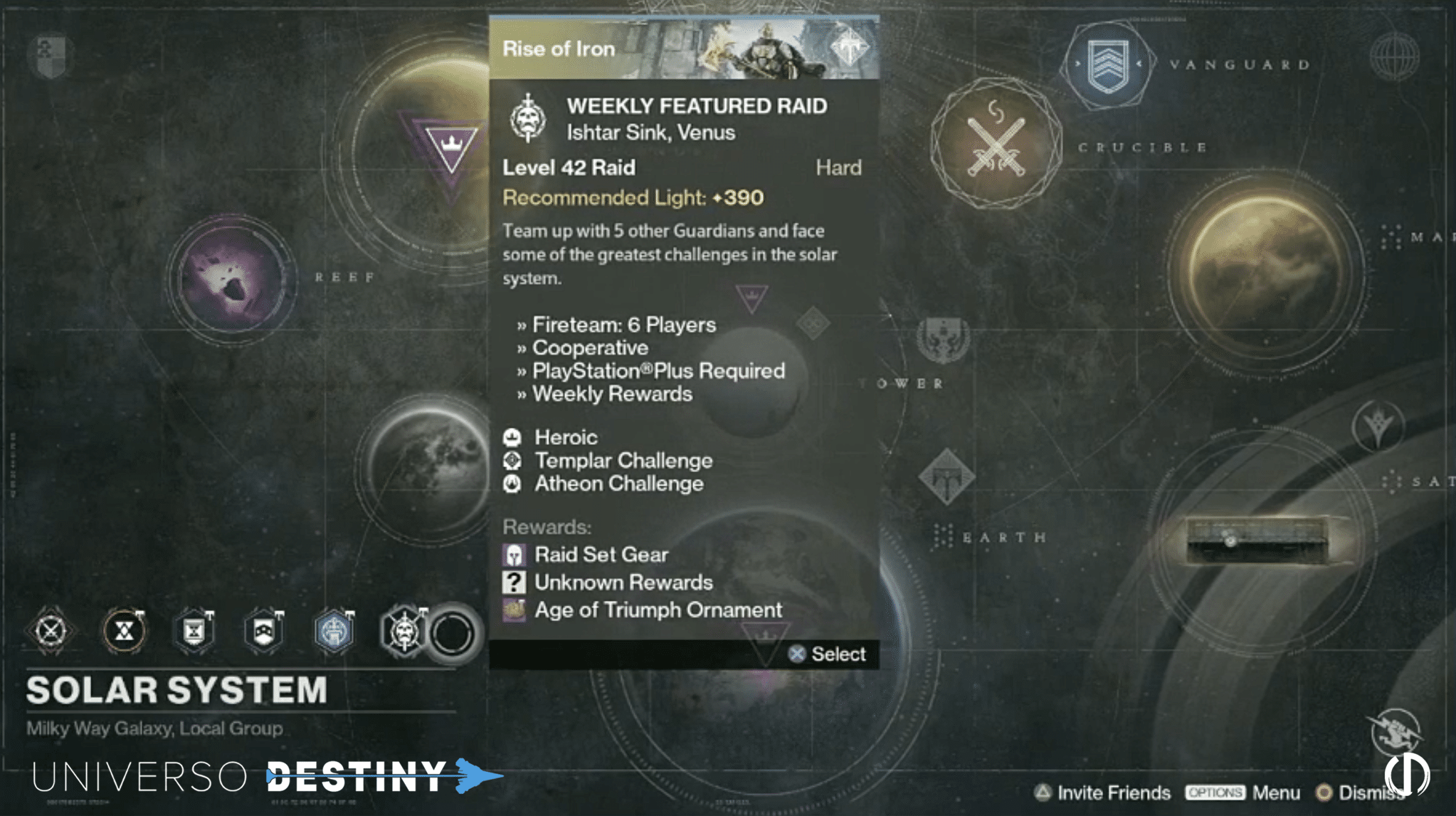Image resolution: width=1456 pixels, height=816 pixels.
Task: Select the banner with hourglass activity icon
Action: 194,631
